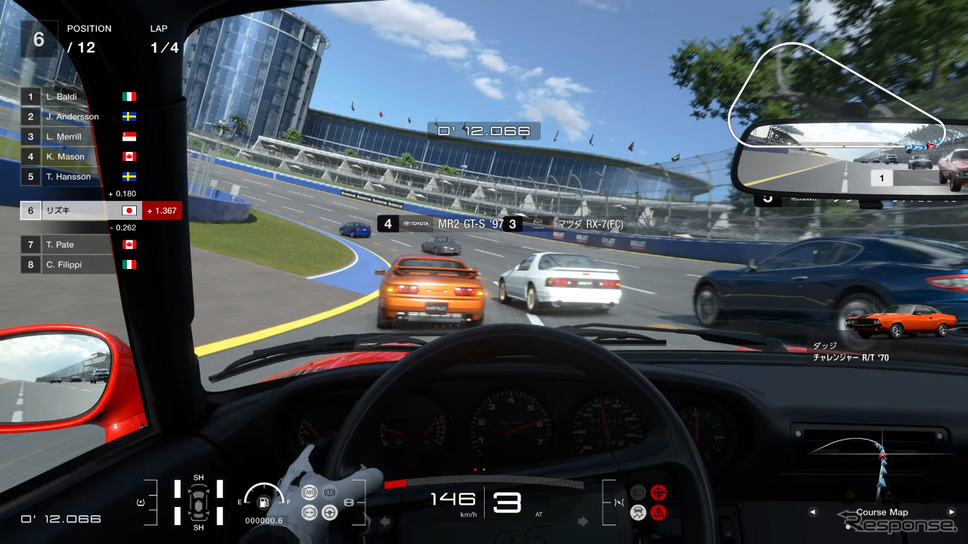This screenshot has width=968, height=544.
Task: Select T. Pate's leaderboard row
Action: (x=78, y=245)
